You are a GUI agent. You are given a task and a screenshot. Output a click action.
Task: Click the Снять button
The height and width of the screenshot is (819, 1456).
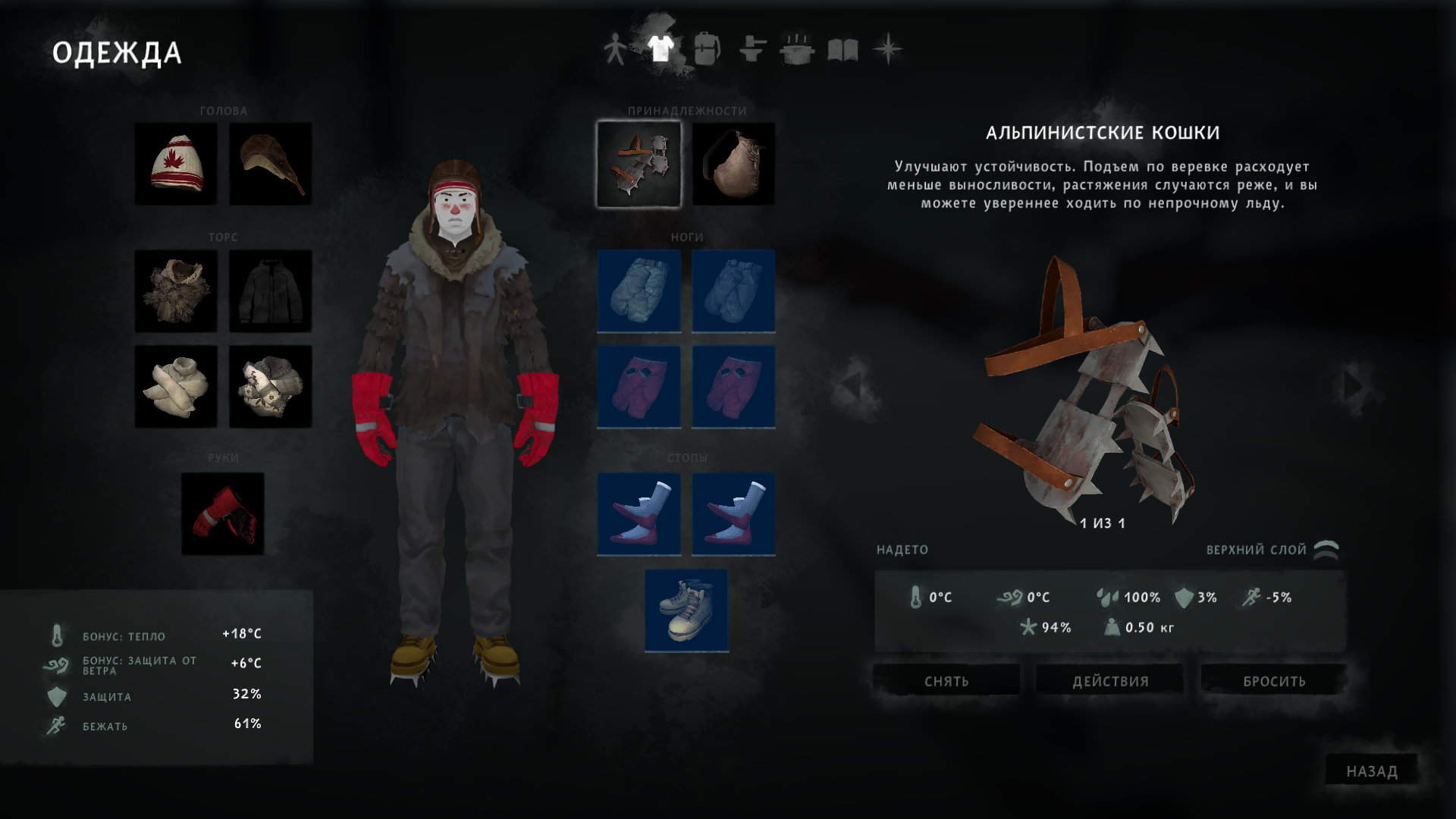946,680
